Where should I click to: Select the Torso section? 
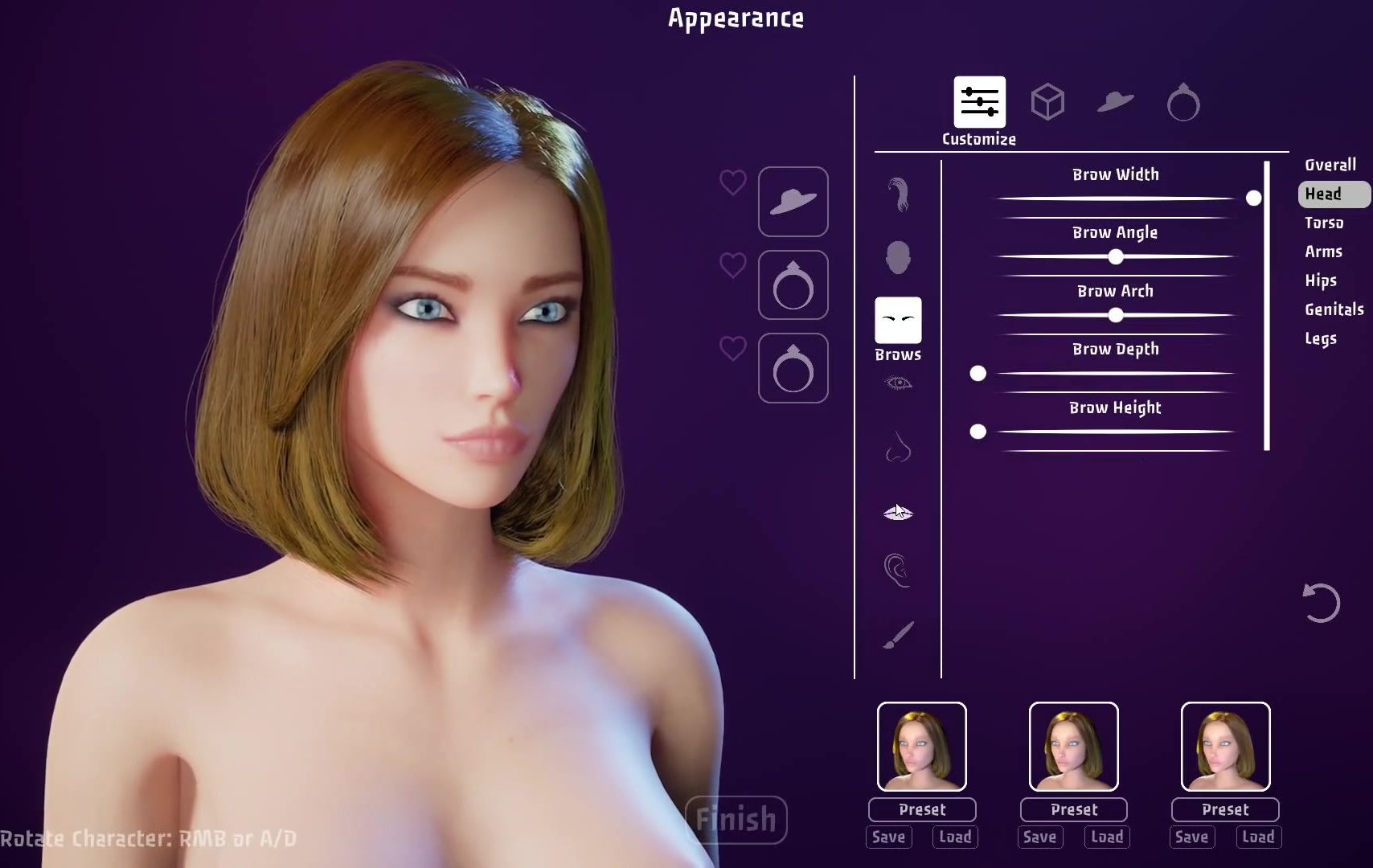click(1323, 223)
